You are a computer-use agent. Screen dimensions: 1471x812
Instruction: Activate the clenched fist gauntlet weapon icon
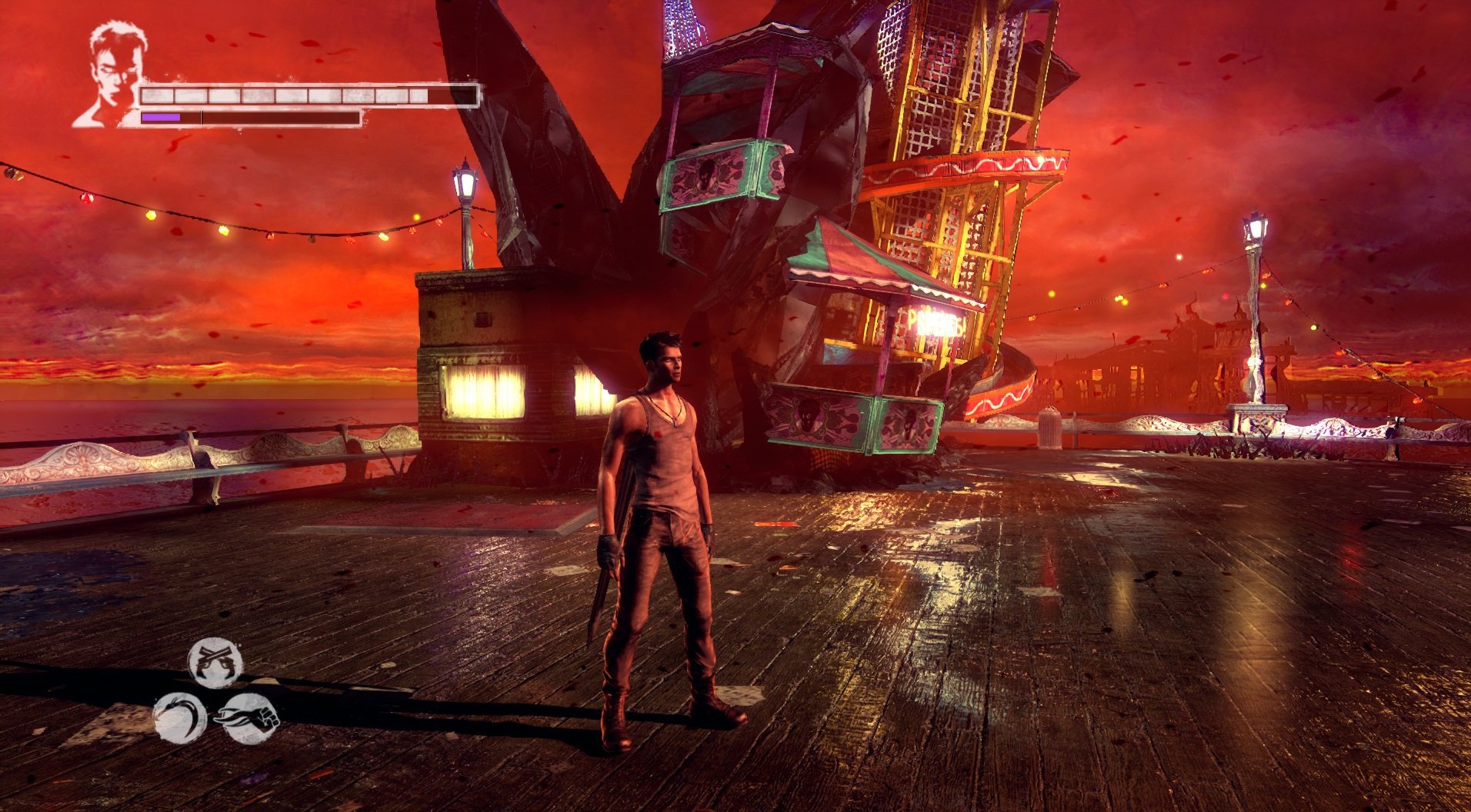252,718
